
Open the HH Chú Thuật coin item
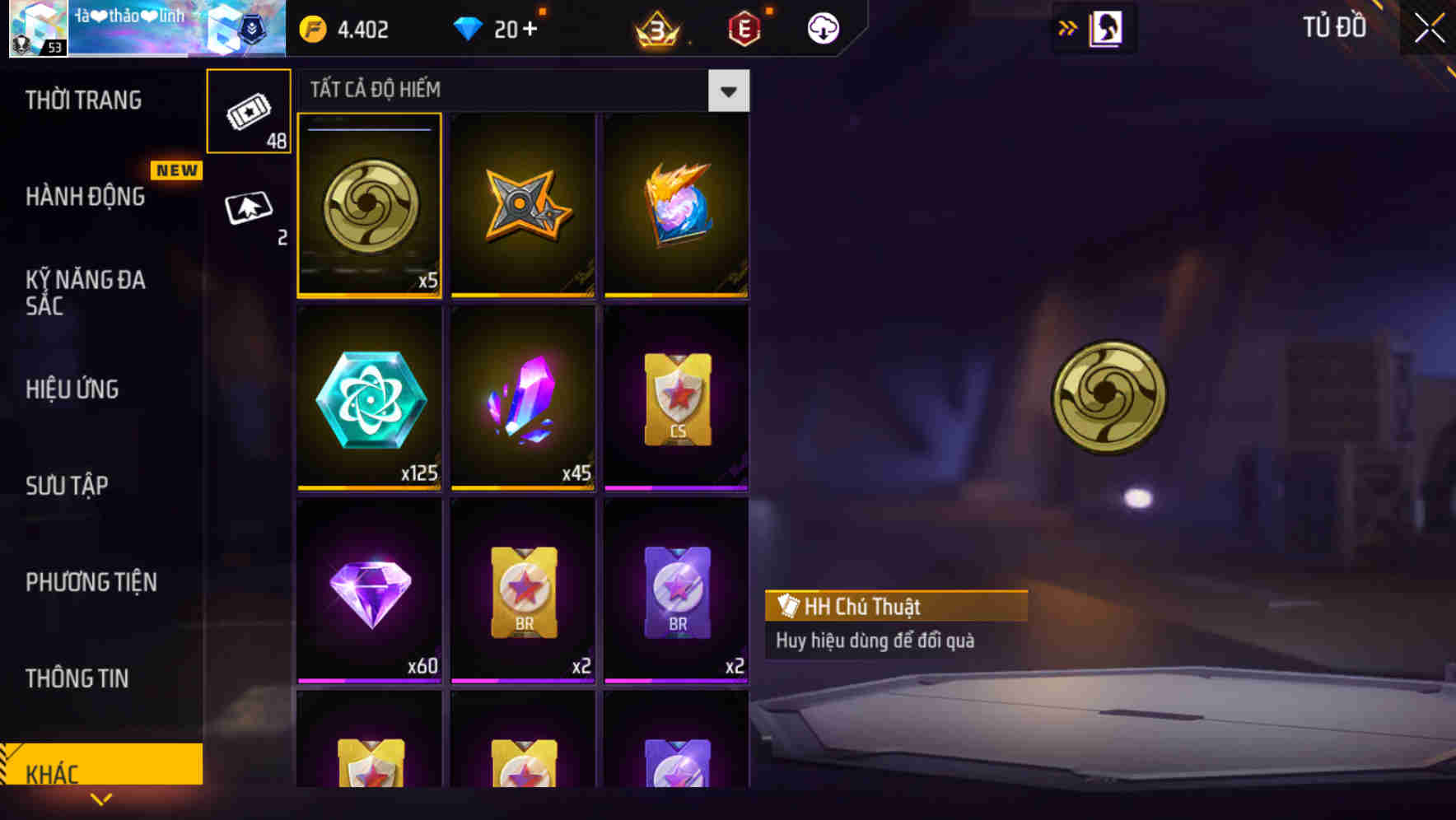point(369,206)
